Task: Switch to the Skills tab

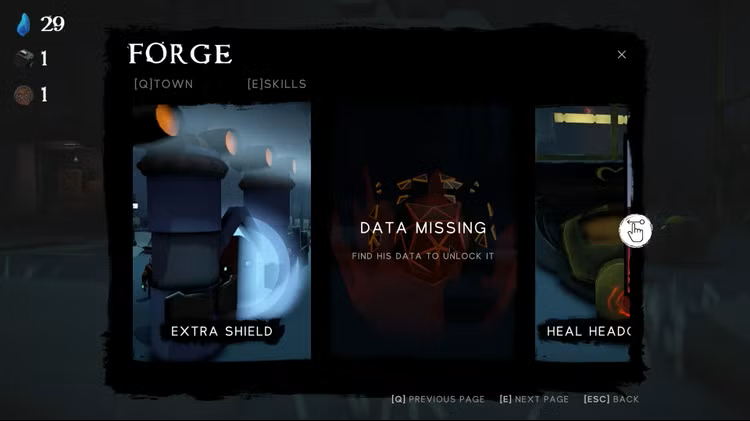Action: [277, 84]
